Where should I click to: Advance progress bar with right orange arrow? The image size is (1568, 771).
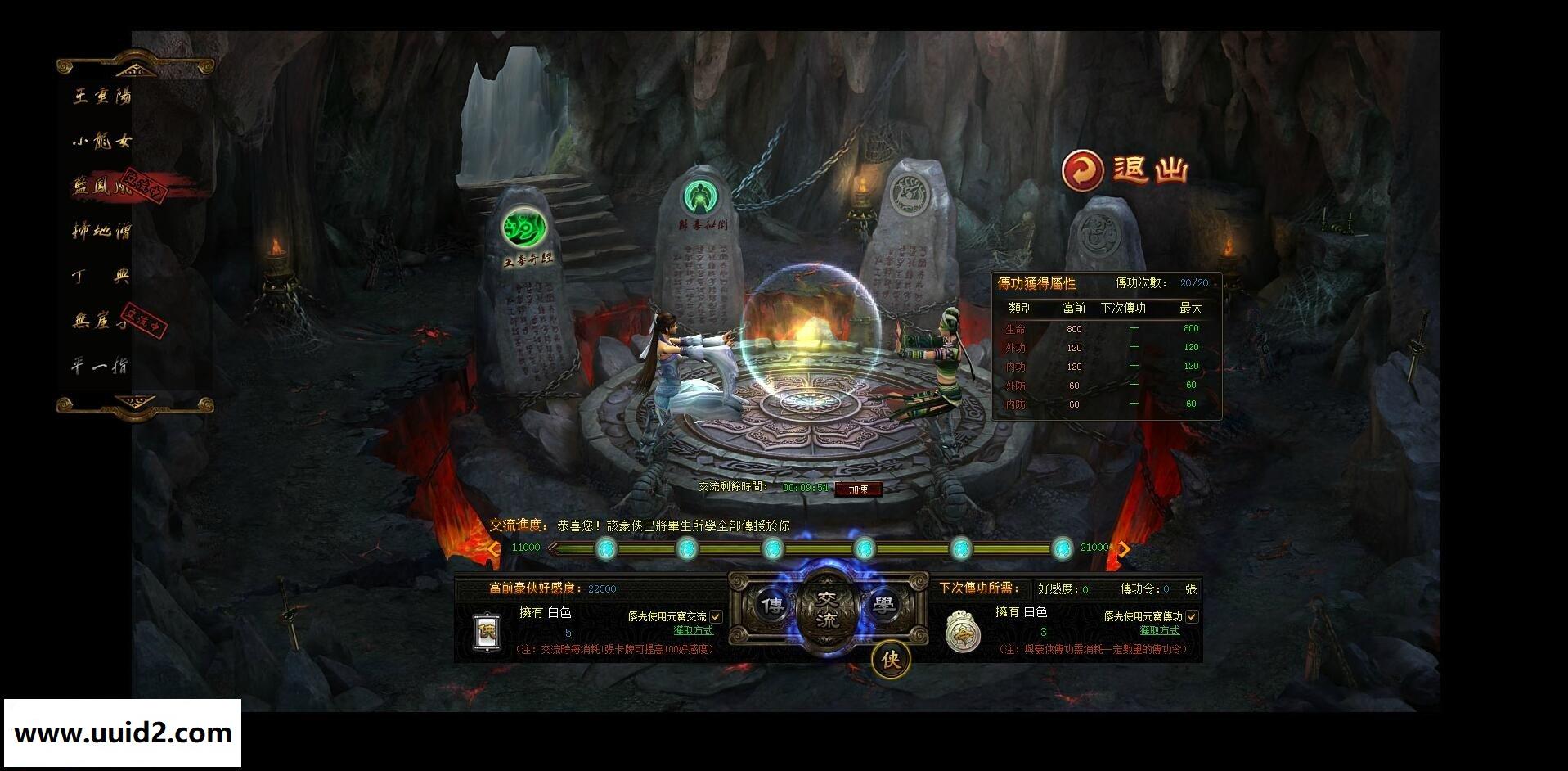(x=1125, y=548)
